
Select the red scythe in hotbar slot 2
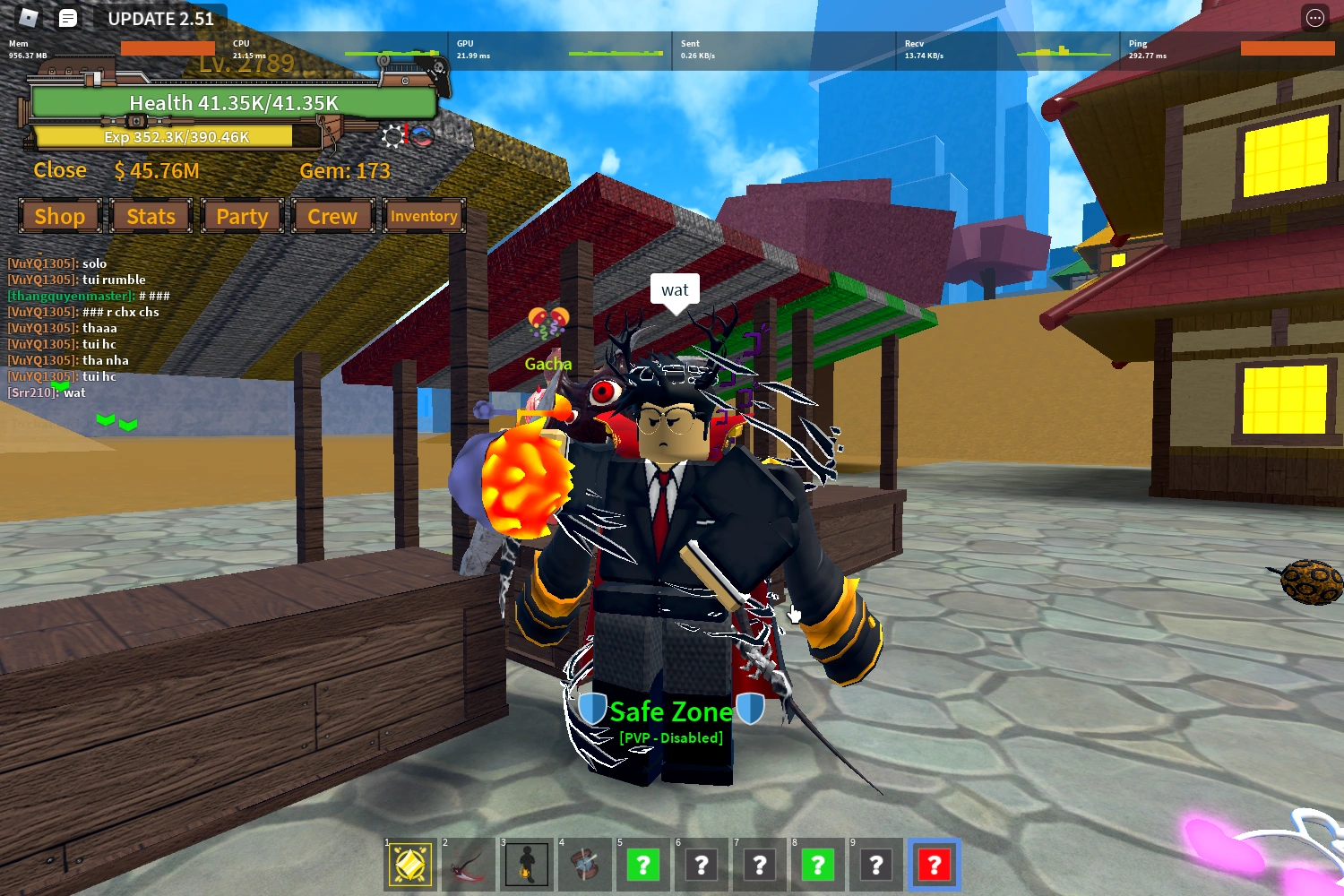tap(468, 865)
